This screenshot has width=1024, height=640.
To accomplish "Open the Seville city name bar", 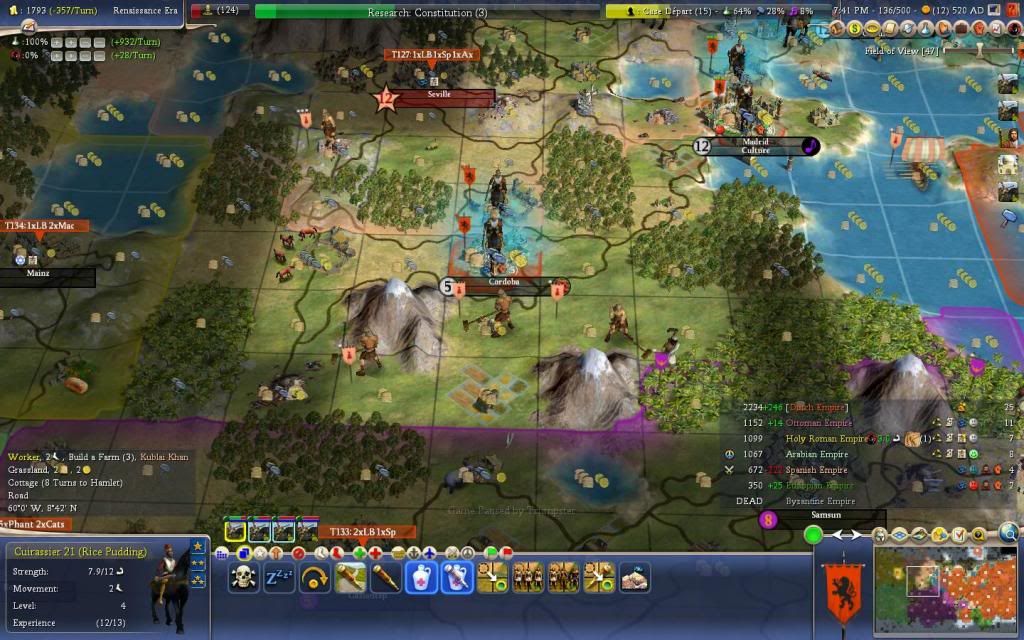I will click(440, 96).
